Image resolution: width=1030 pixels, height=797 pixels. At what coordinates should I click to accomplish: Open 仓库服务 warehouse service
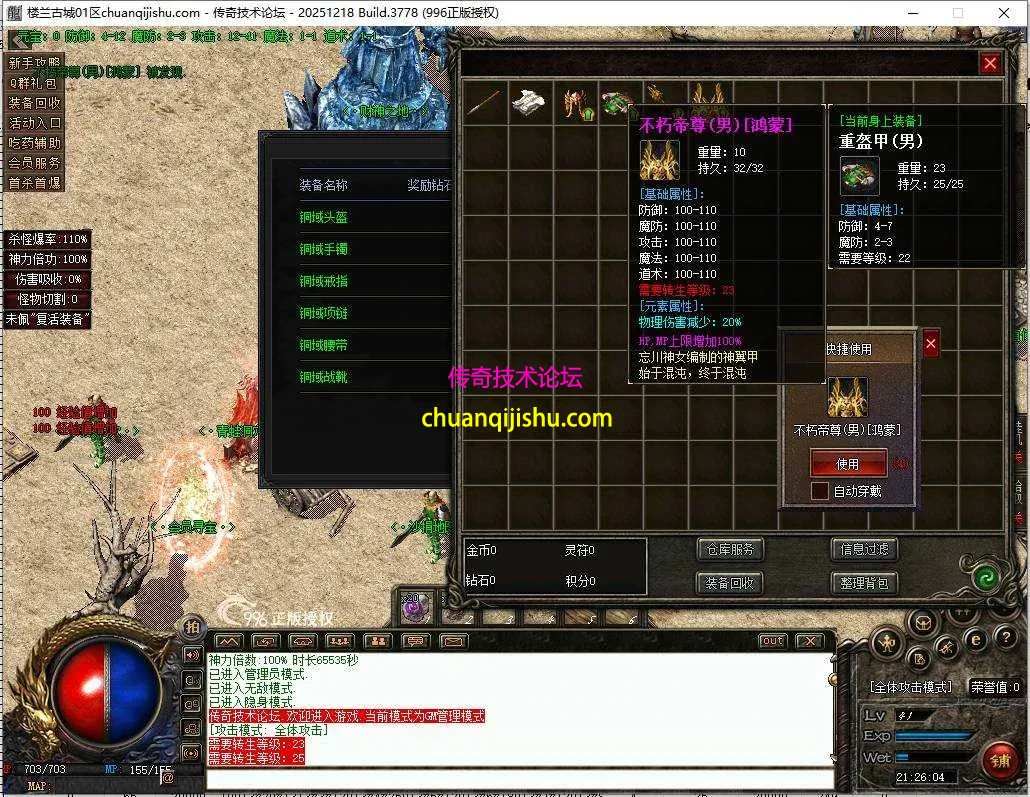729,549
